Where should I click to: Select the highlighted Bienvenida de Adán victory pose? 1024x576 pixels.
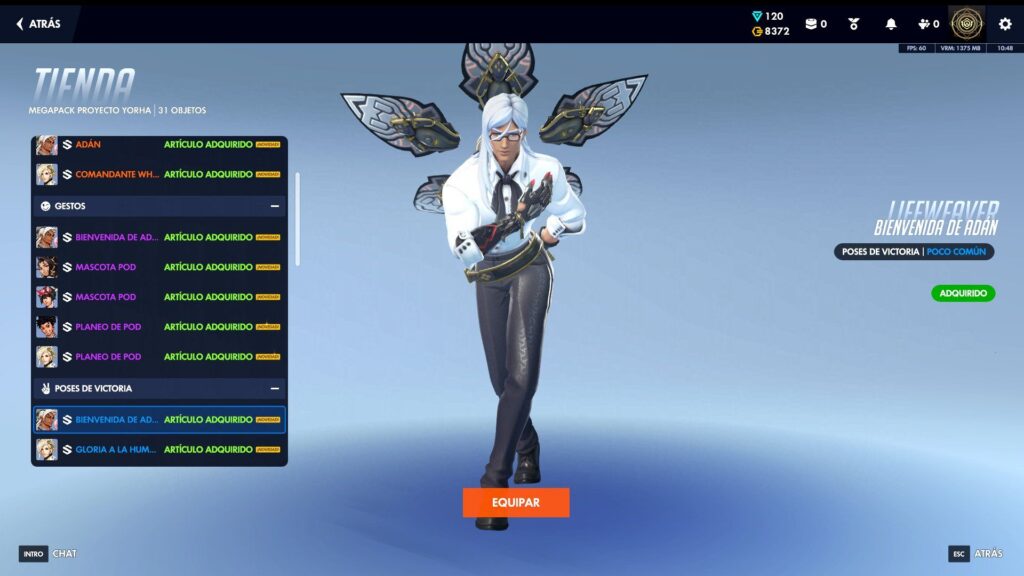click(x=159, y=420)
